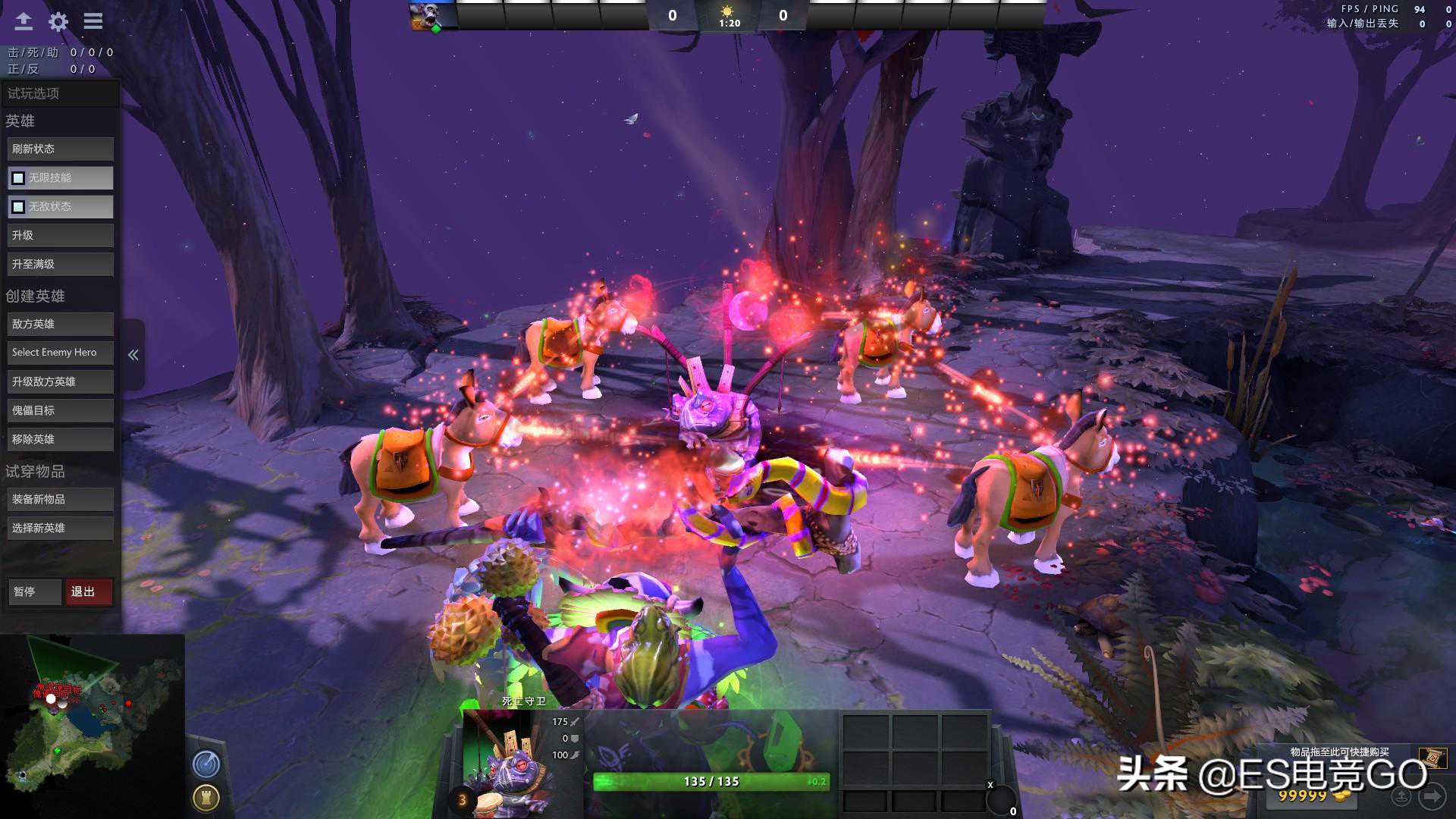This screenshot has width=1456, height=819.
Task: Open the settings gear icon
Action: [x=58, y=21]
